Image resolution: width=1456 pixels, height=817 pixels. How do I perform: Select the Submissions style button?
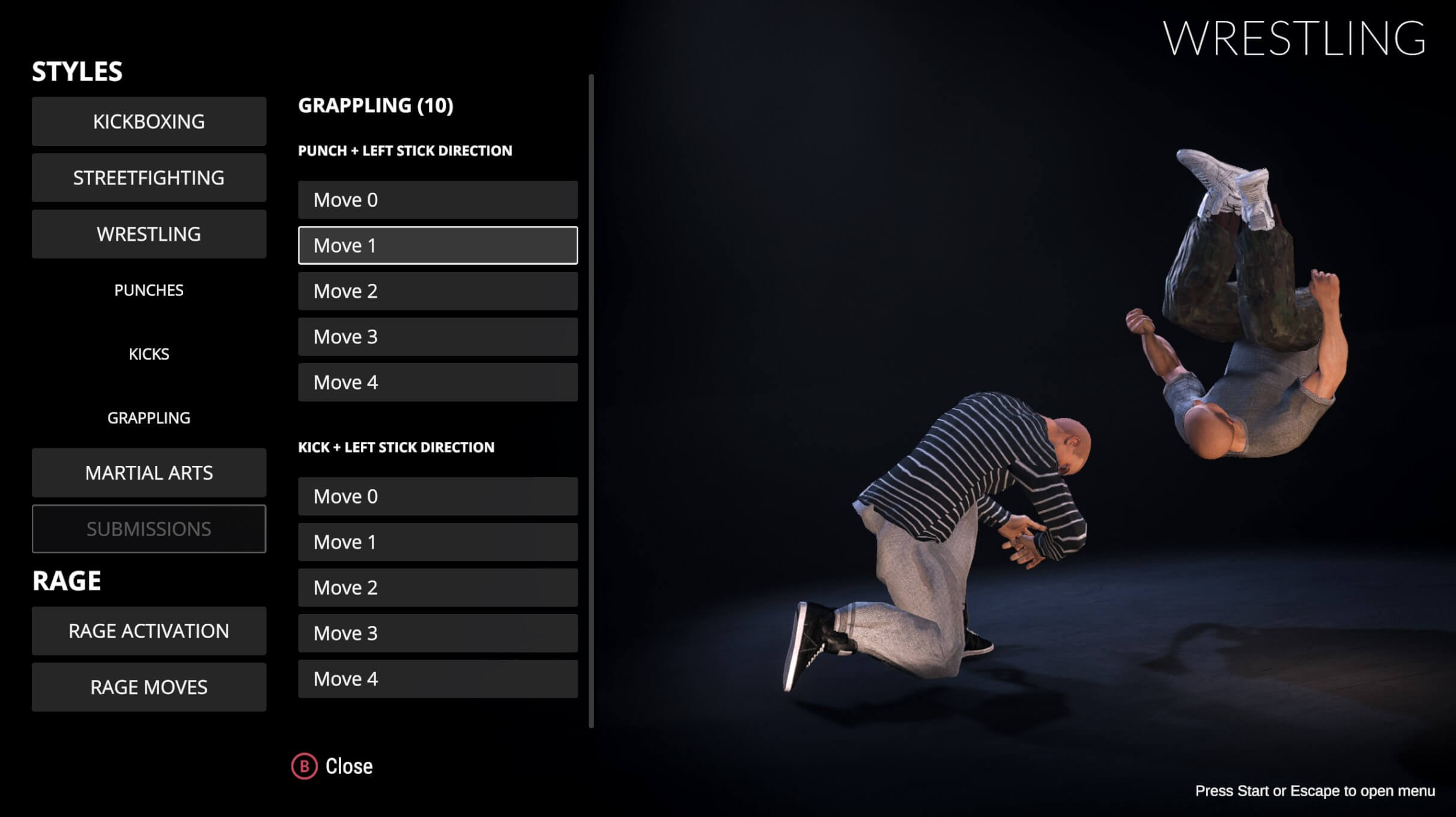pos(148,529)
